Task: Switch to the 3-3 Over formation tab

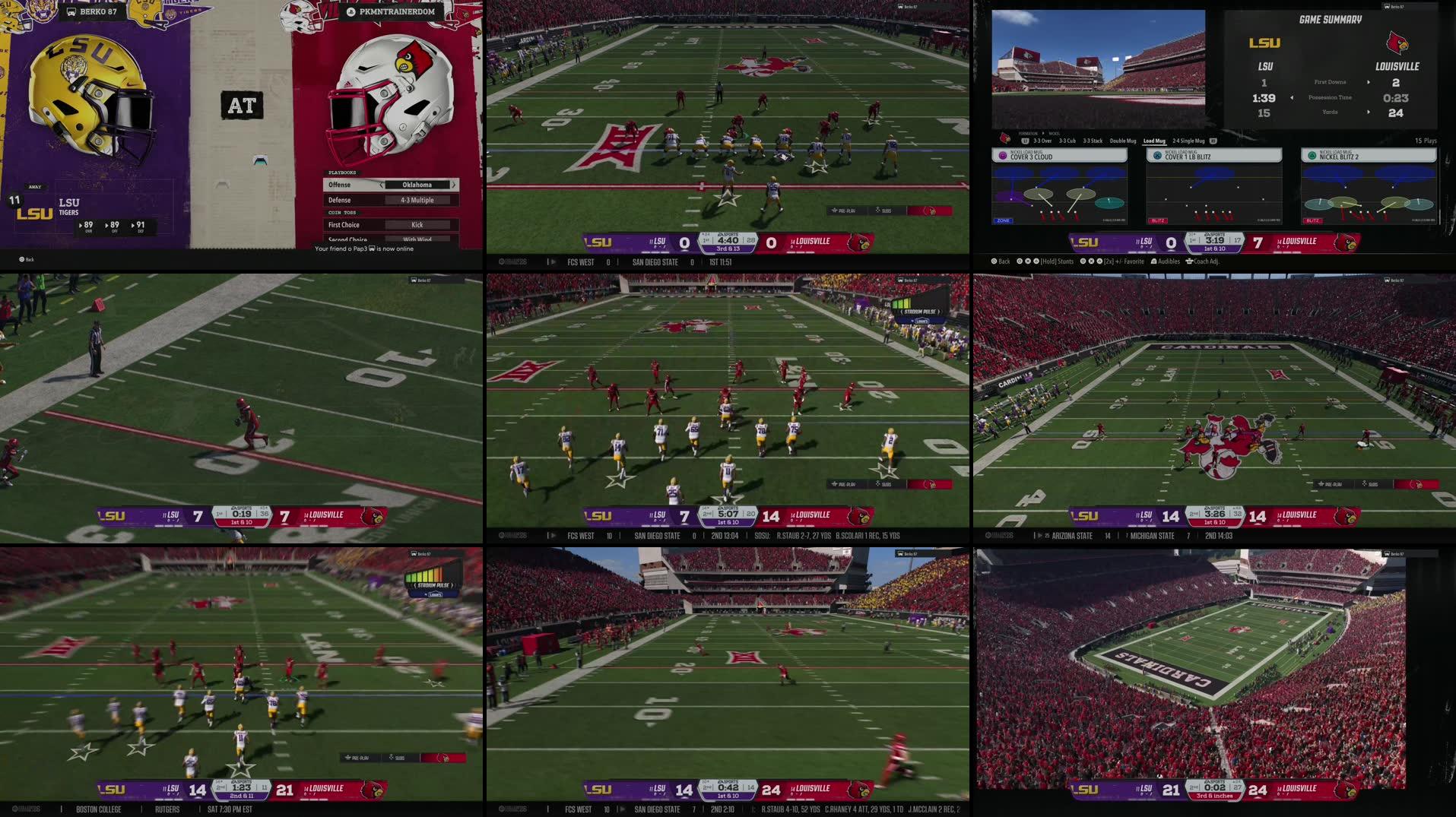Action: [x=1042, y=141]
